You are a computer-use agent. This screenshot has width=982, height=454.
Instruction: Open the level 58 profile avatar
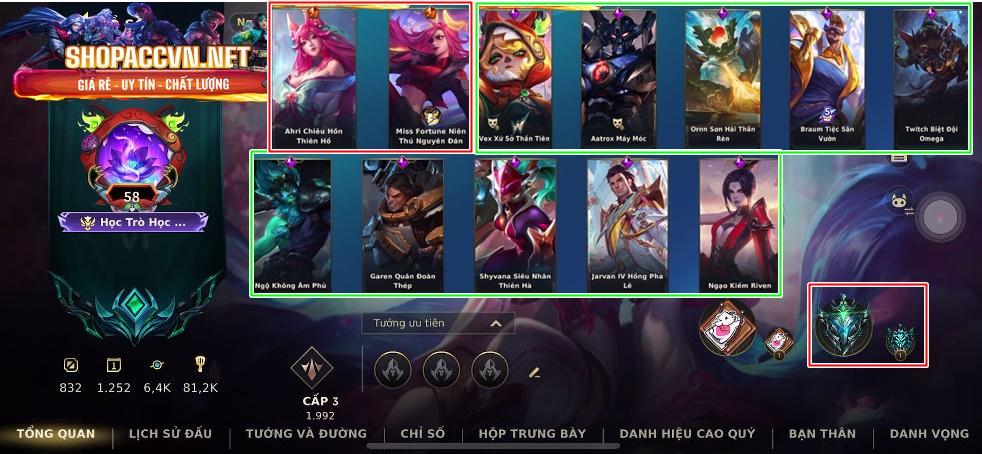click(132, 160)
